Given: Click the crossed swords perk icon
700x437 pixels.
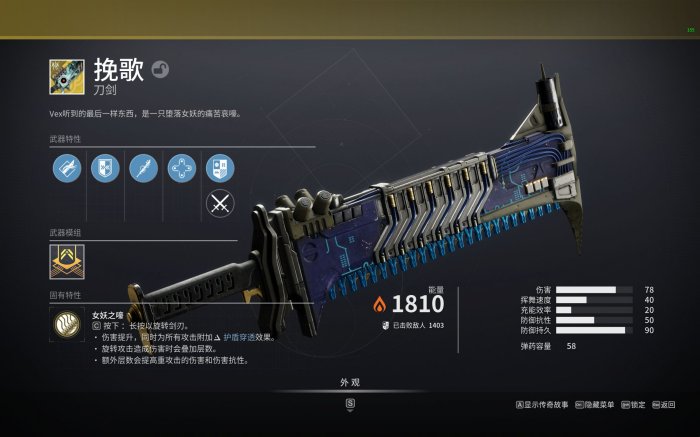Looking at the screenshot, I should coord(219,204).
